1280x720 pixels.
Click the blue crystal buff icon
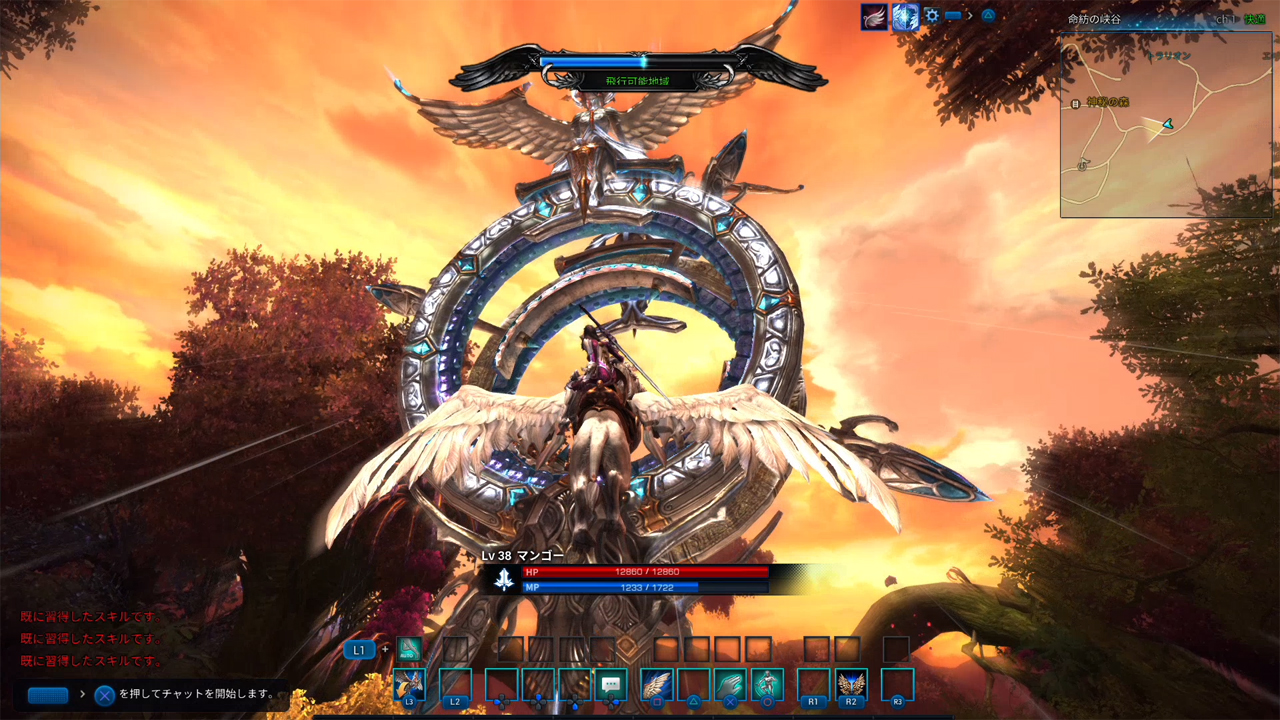pyautogui.click(x=906, y=17)
